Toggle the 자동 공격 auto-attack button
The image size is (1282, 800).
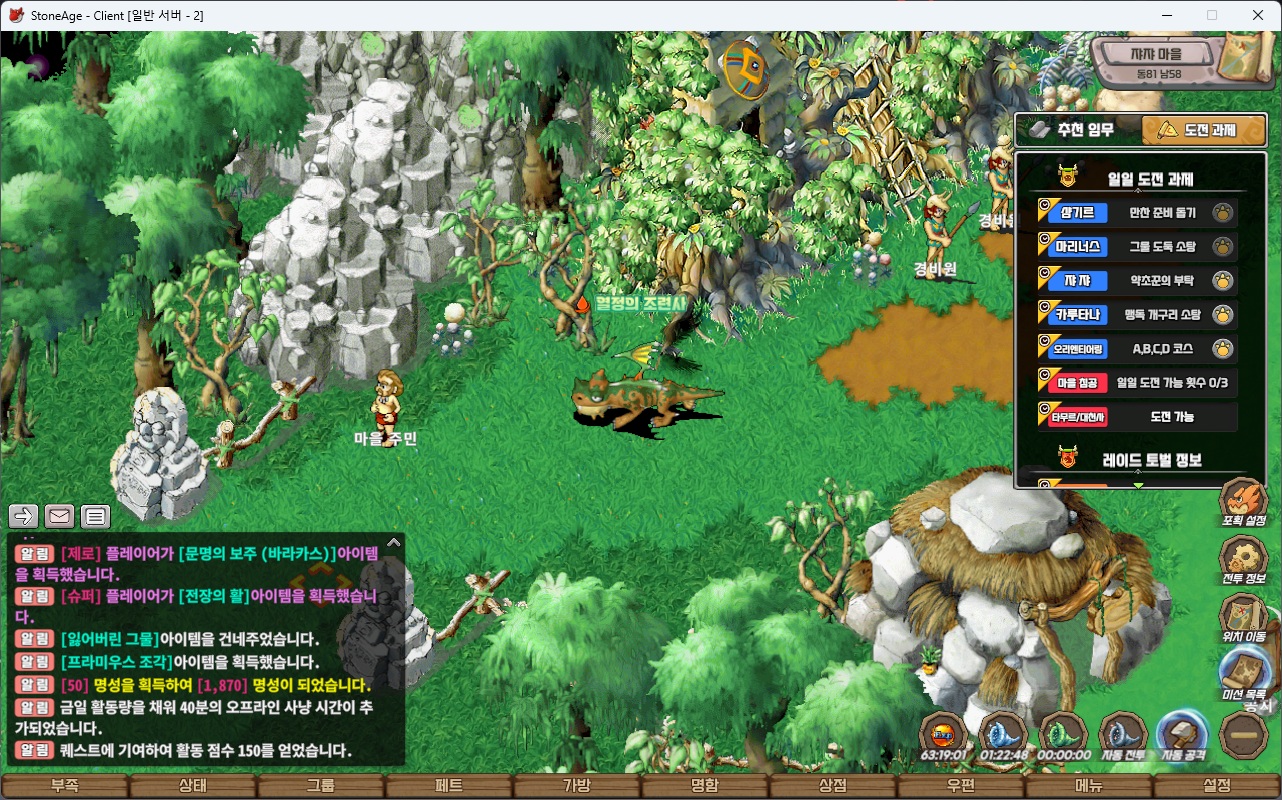coord(1181,737)
